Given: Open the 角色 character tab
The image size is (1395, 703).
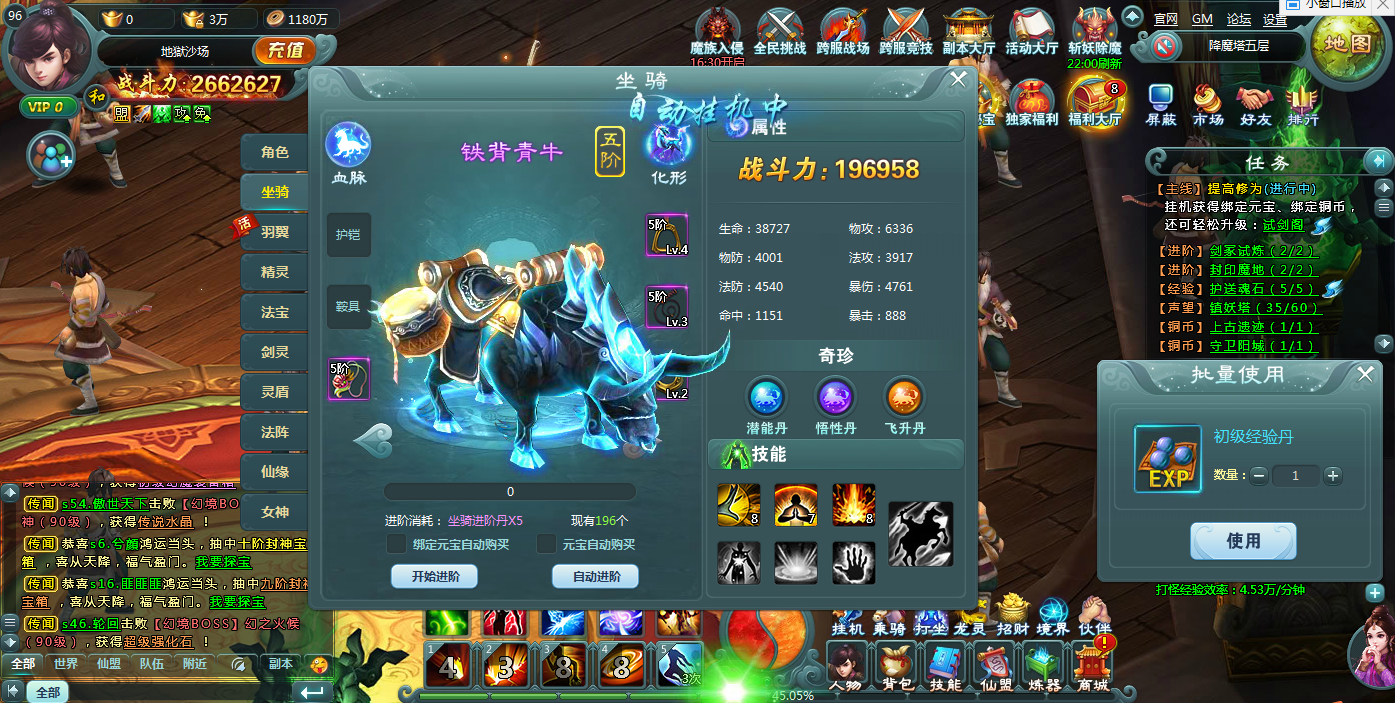Looking at the screenshot, I should 275,152.
